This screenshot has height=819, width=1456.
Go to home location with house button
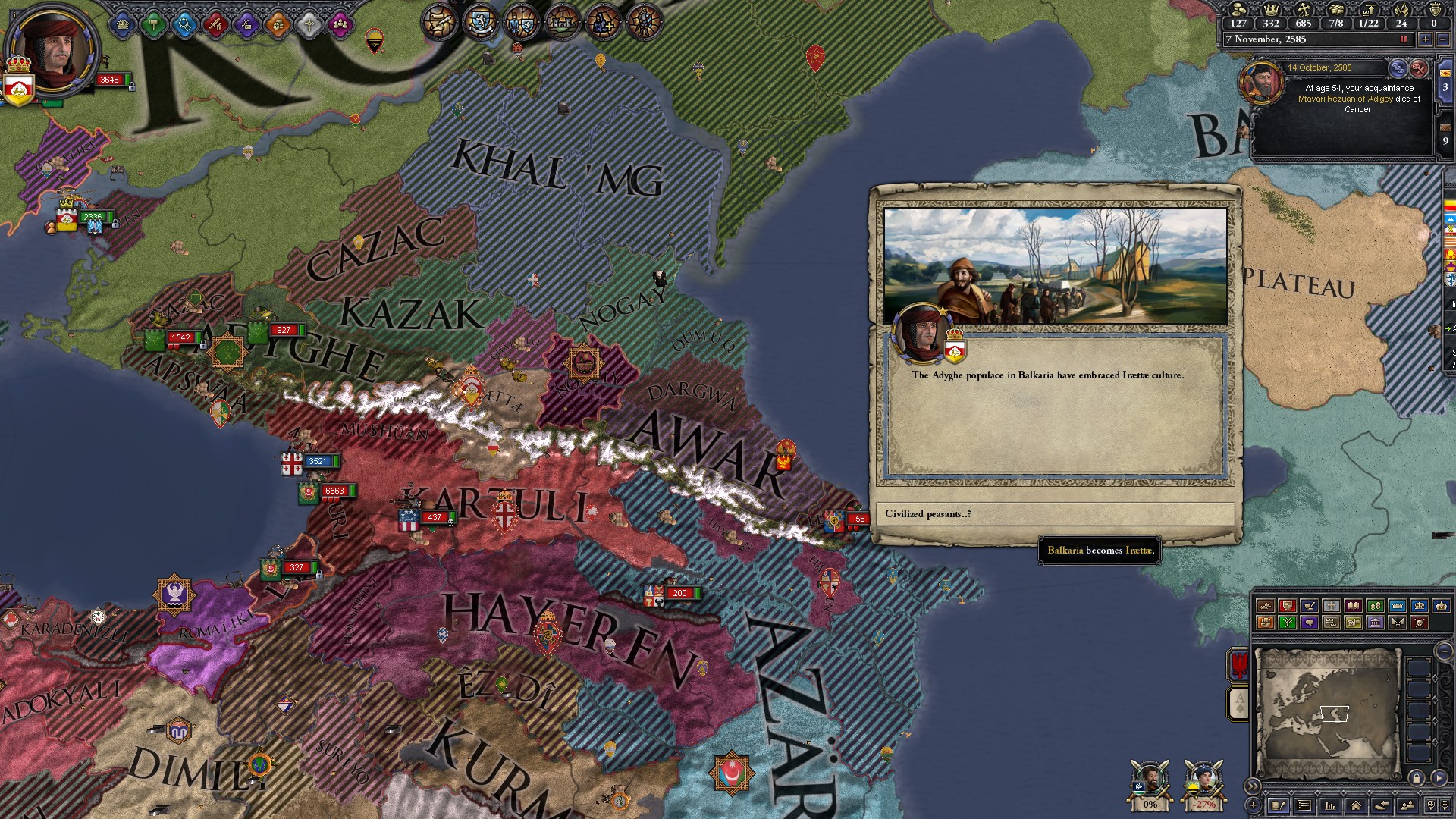[x=1355, y=805]
